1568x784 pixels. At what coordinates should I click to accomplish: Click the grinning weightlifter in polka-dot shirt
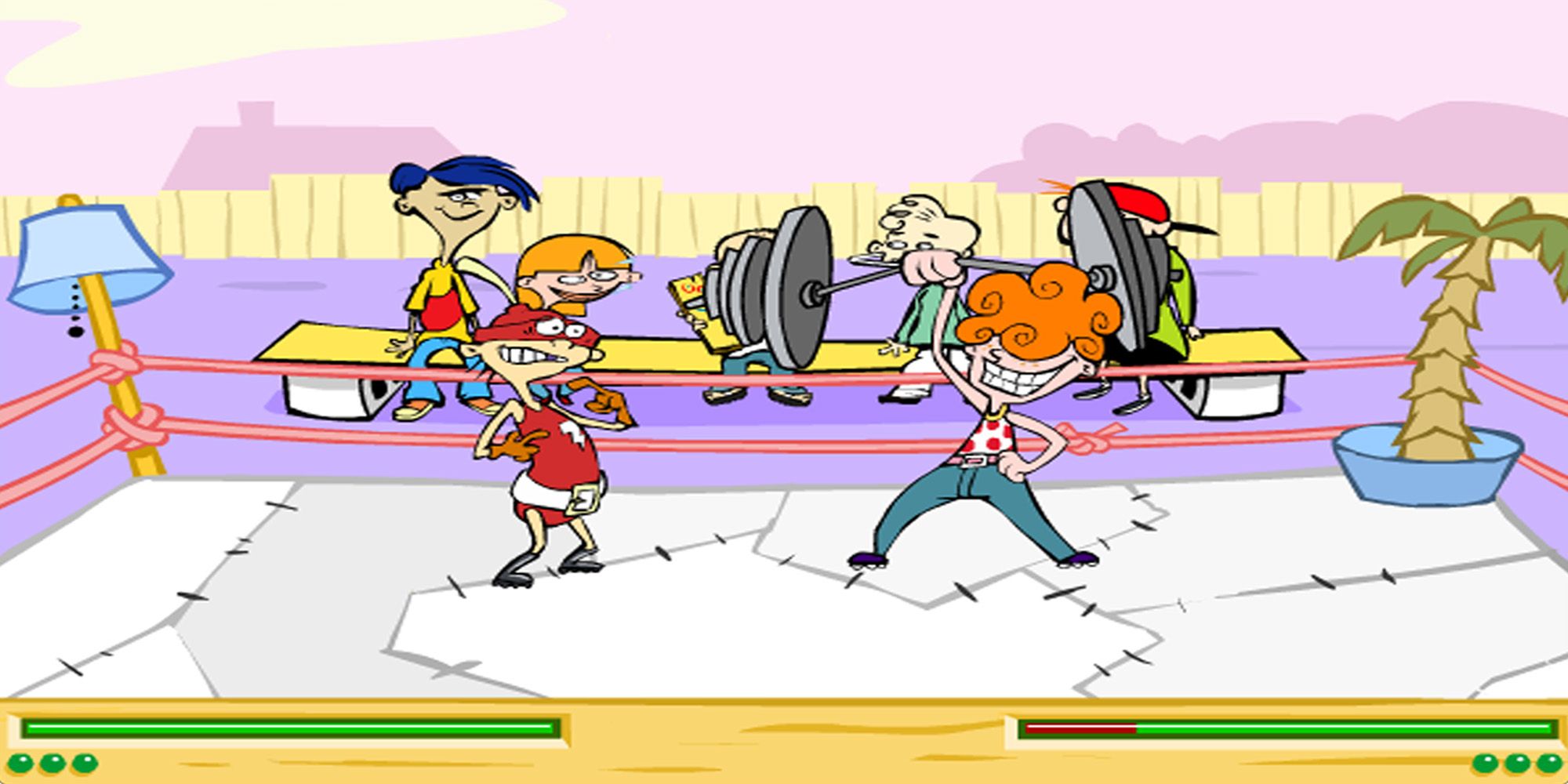(x=996, y=439)
